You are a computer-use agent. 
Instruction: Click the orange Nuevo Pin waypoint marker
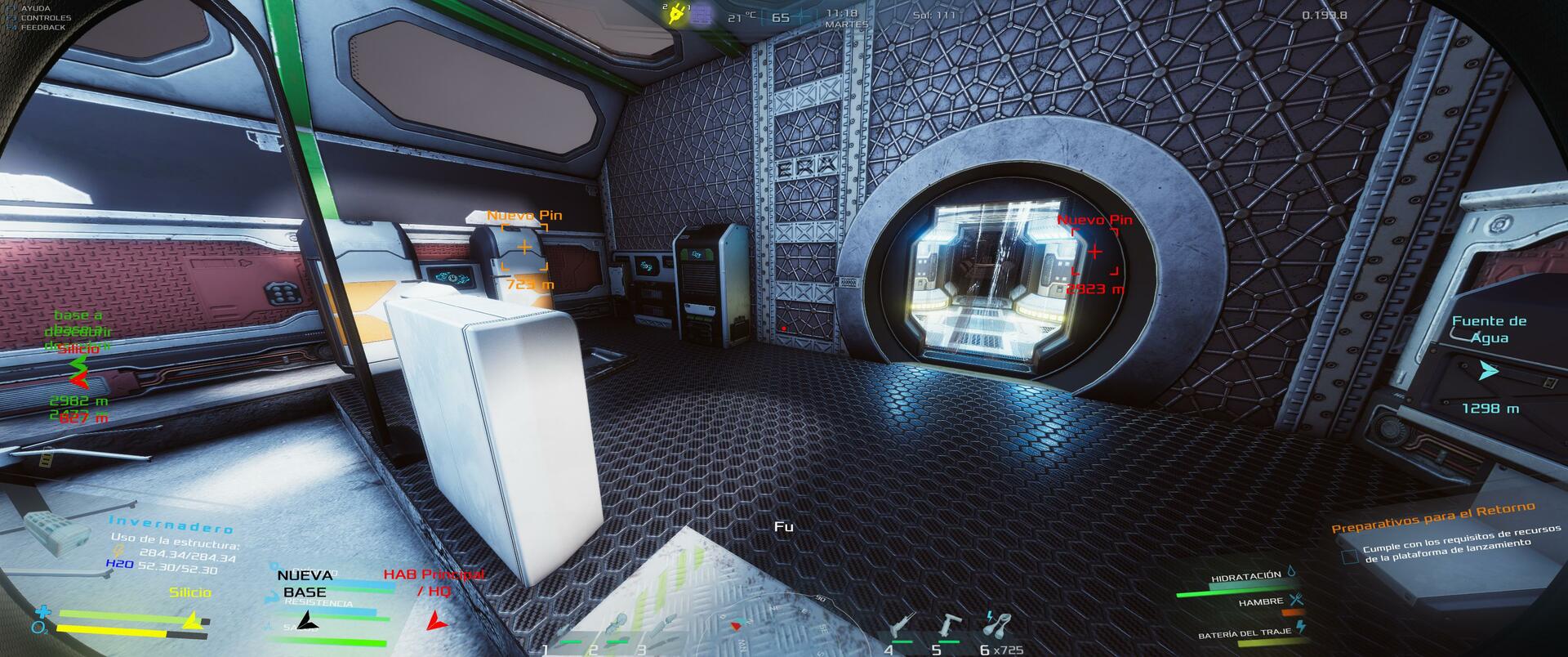523,247
